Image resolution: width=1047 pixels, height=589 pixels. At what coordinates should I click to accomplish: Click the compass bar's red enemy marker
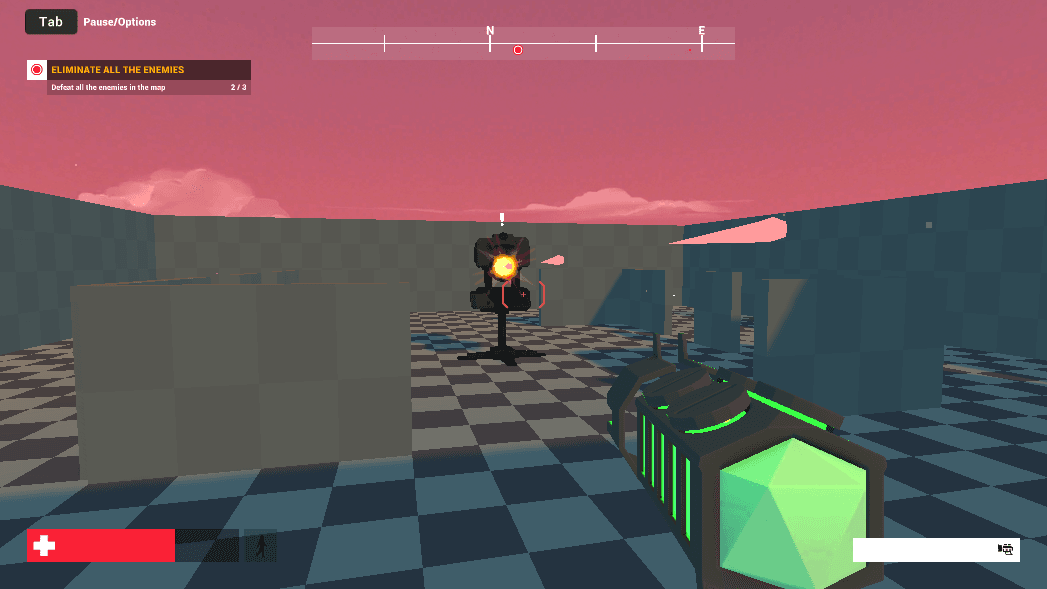click(518, 50)
